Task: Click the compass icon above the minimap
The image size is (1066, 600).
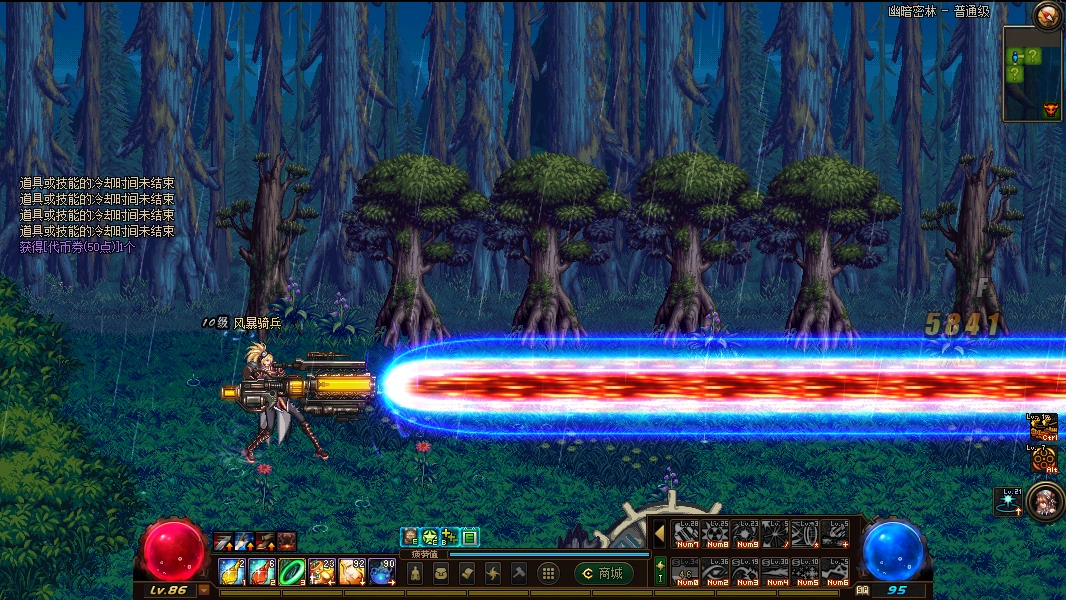Action: click(x=1047, y=14)
